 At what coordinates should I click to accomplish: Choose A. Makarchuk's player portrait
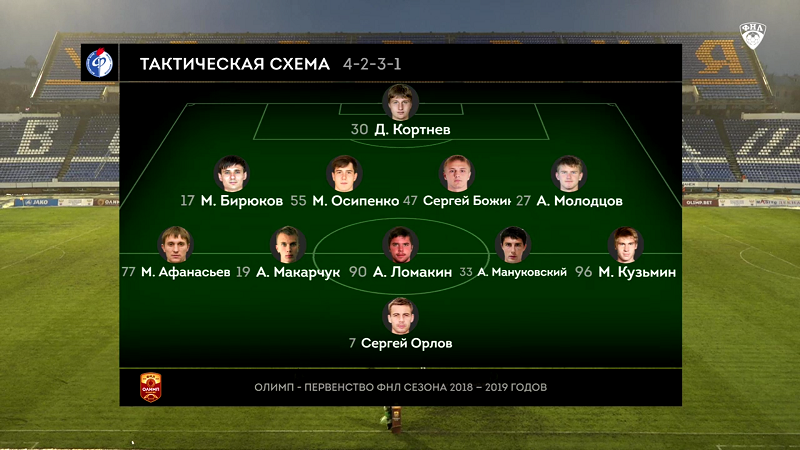pyautogui.click(x=288, y=244)
